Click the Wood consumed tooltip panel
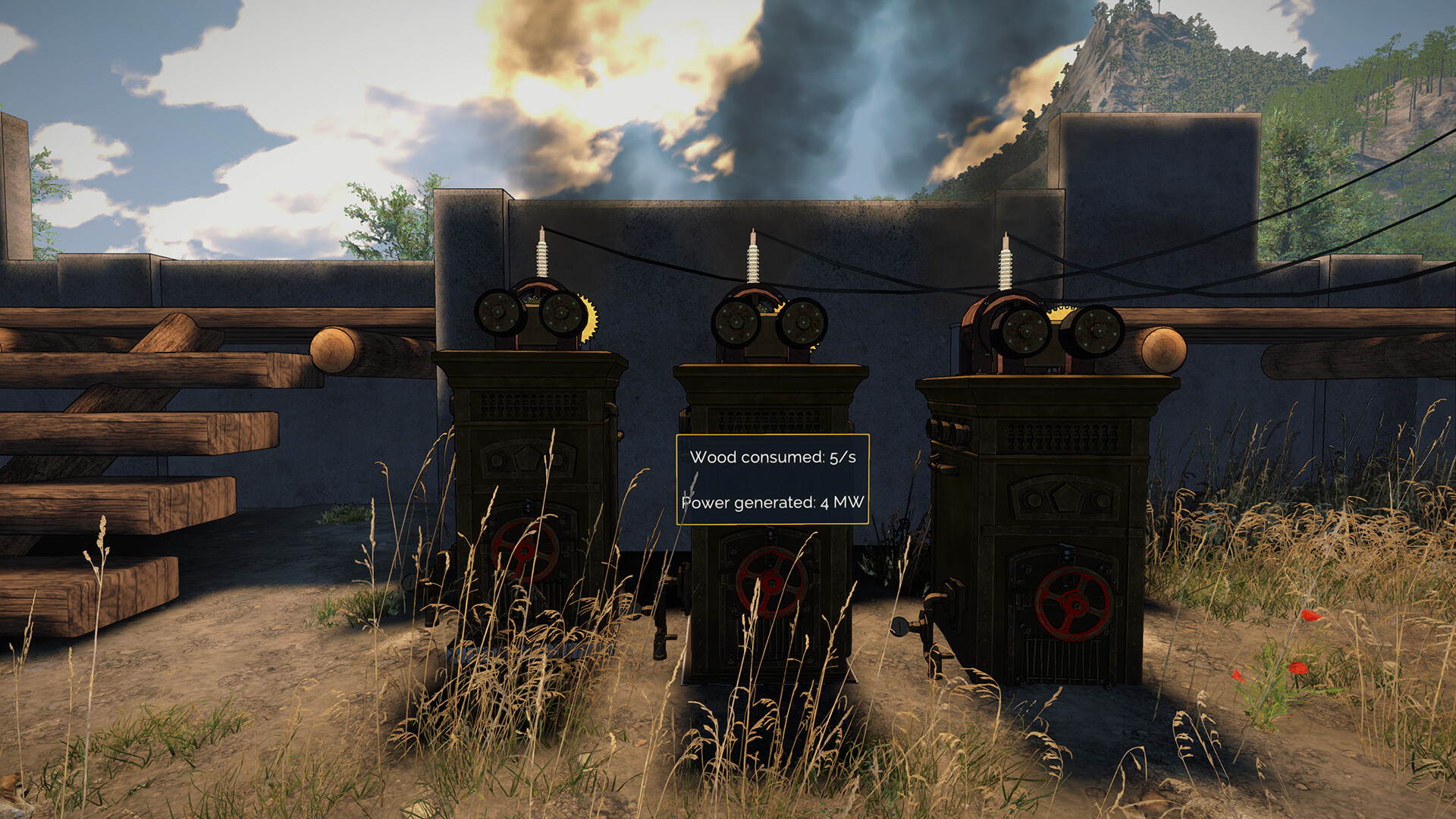1456x819 pixels. pyautogui.click(x=773, y=478)
